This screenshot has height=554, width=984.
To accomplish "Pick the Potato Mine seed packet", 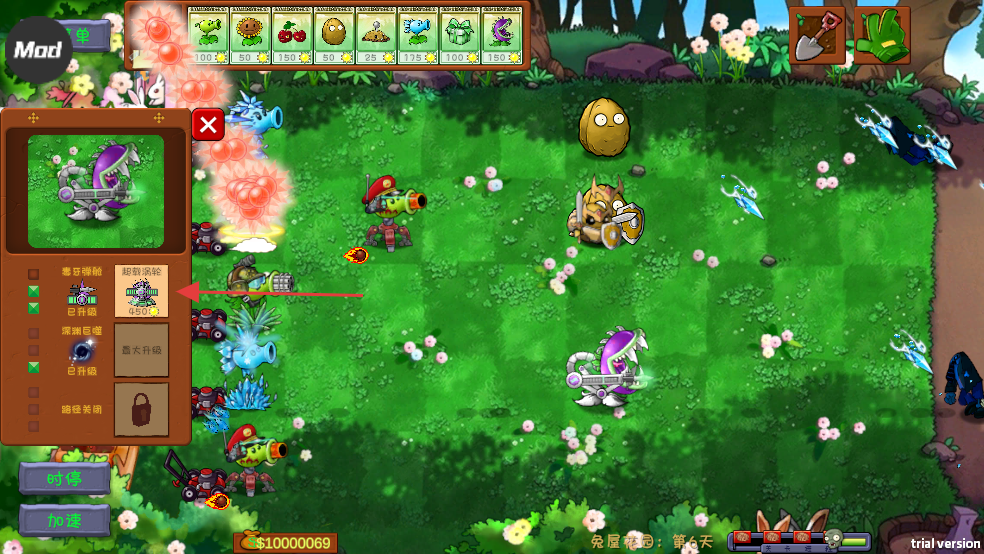I will [376, 36].
